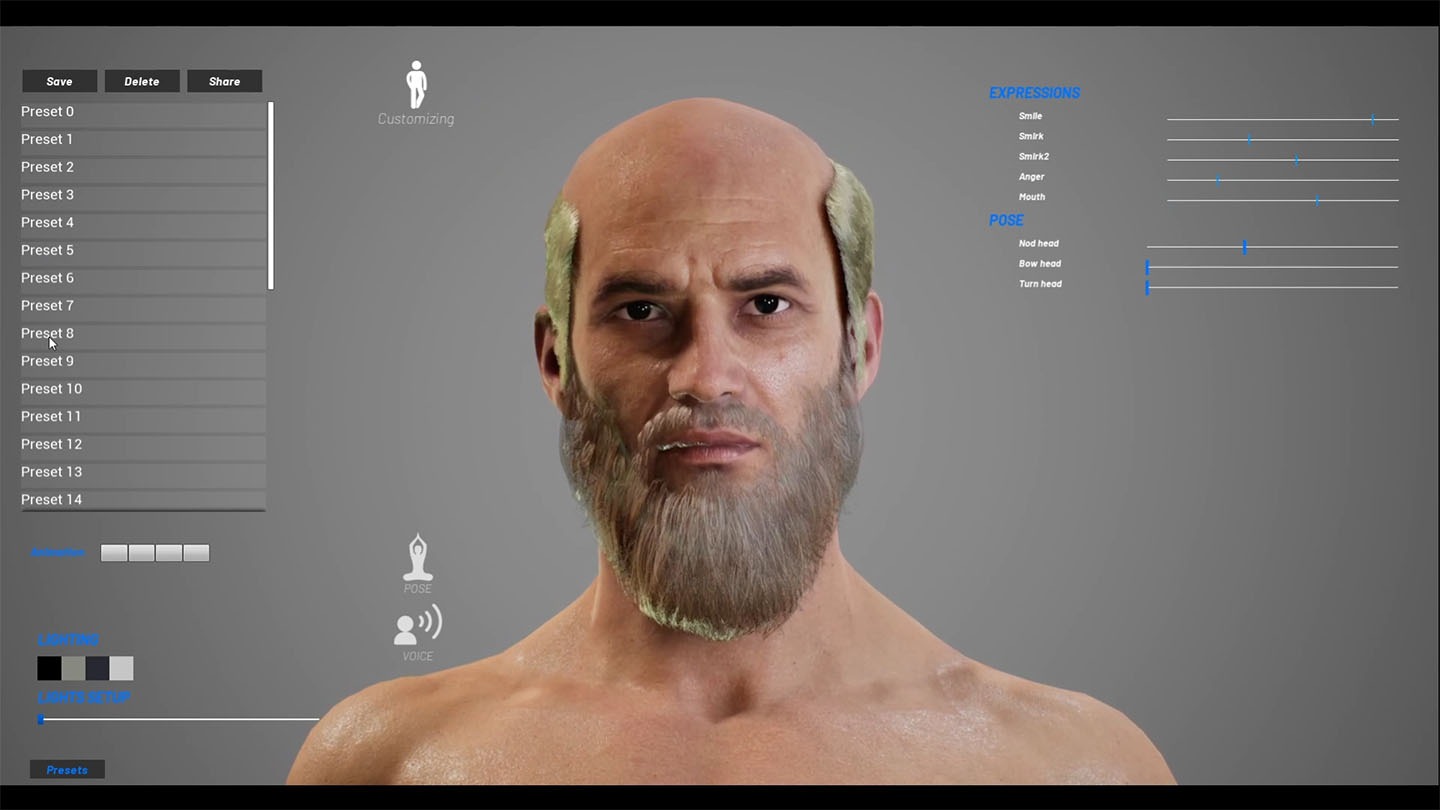This screenshot has height=810, width=1440.
Task: Click the Turn head slider track
Action: tap(1272, 288)
